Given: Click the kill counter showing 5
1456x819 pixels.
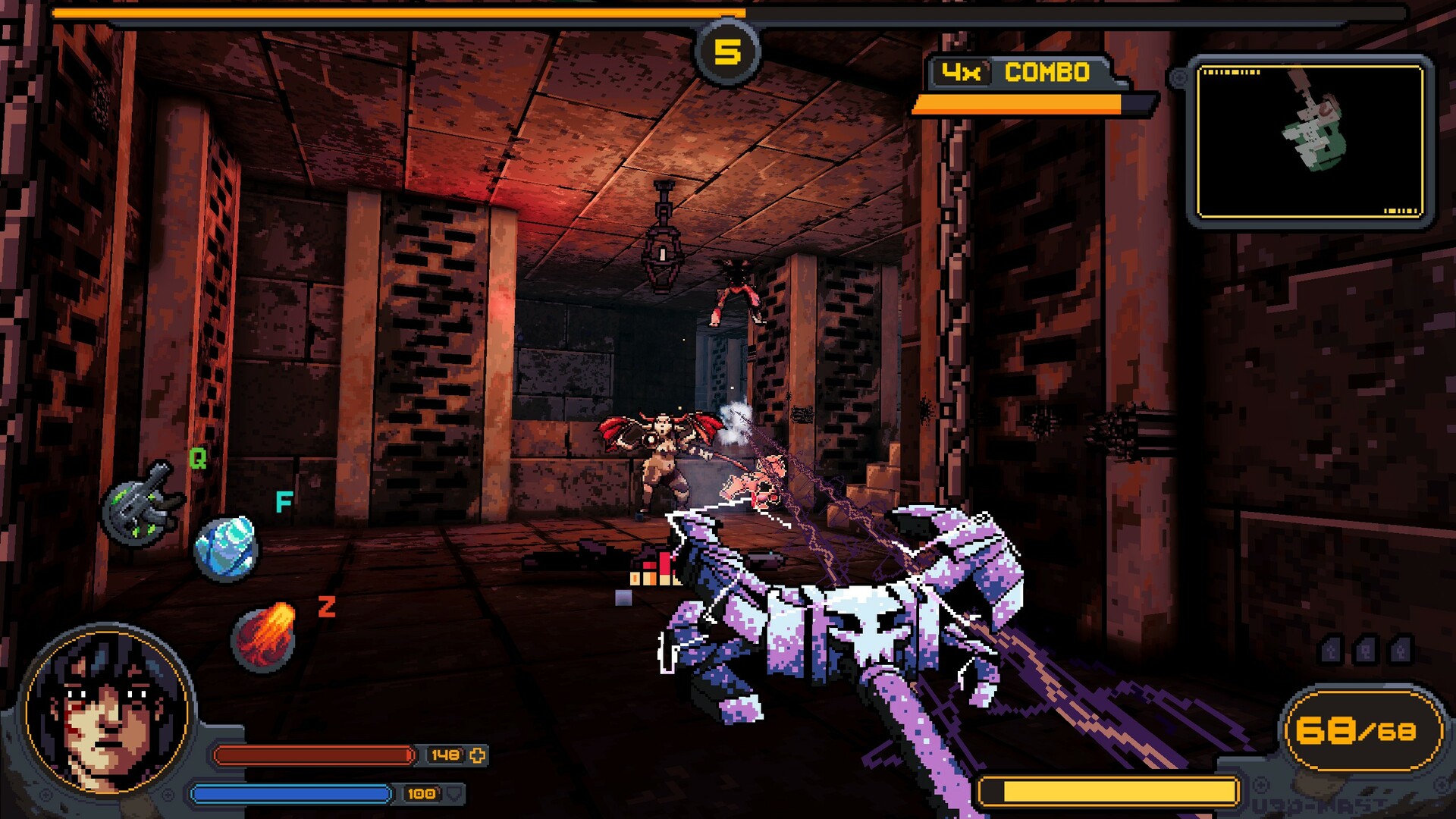Looking at the screenshot, I should [730, 52].
